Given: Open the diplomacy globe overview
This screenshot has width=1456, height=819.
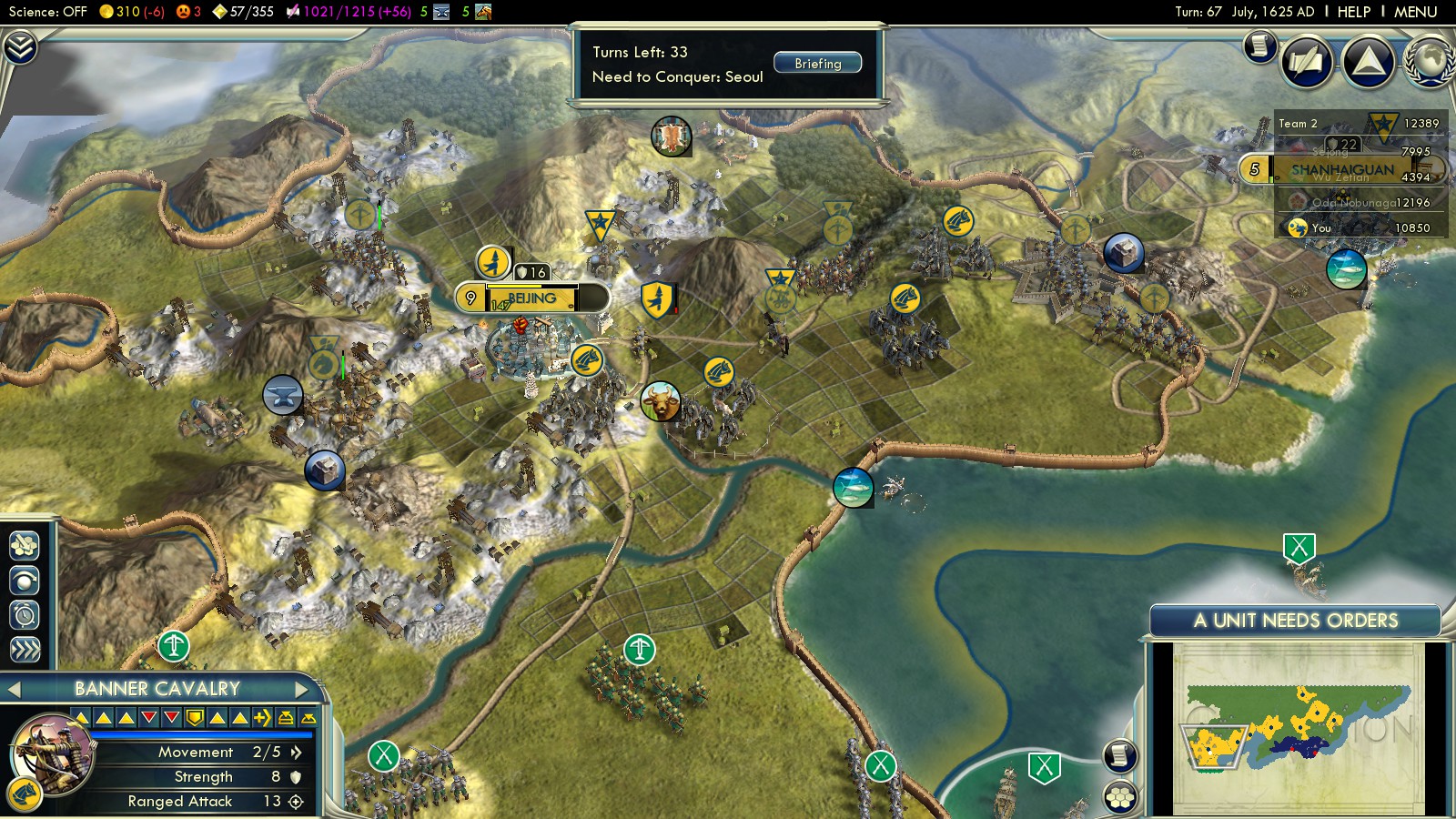Looking at the screenshot, I should pos(1431,61).
